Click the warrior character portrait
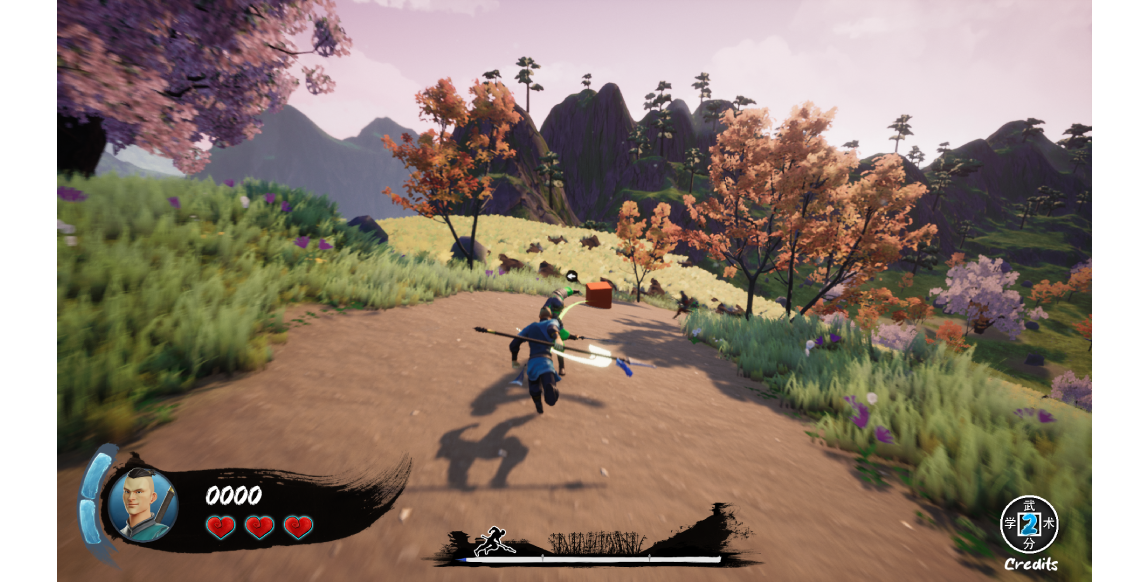1148x582 pixels. 142,504
